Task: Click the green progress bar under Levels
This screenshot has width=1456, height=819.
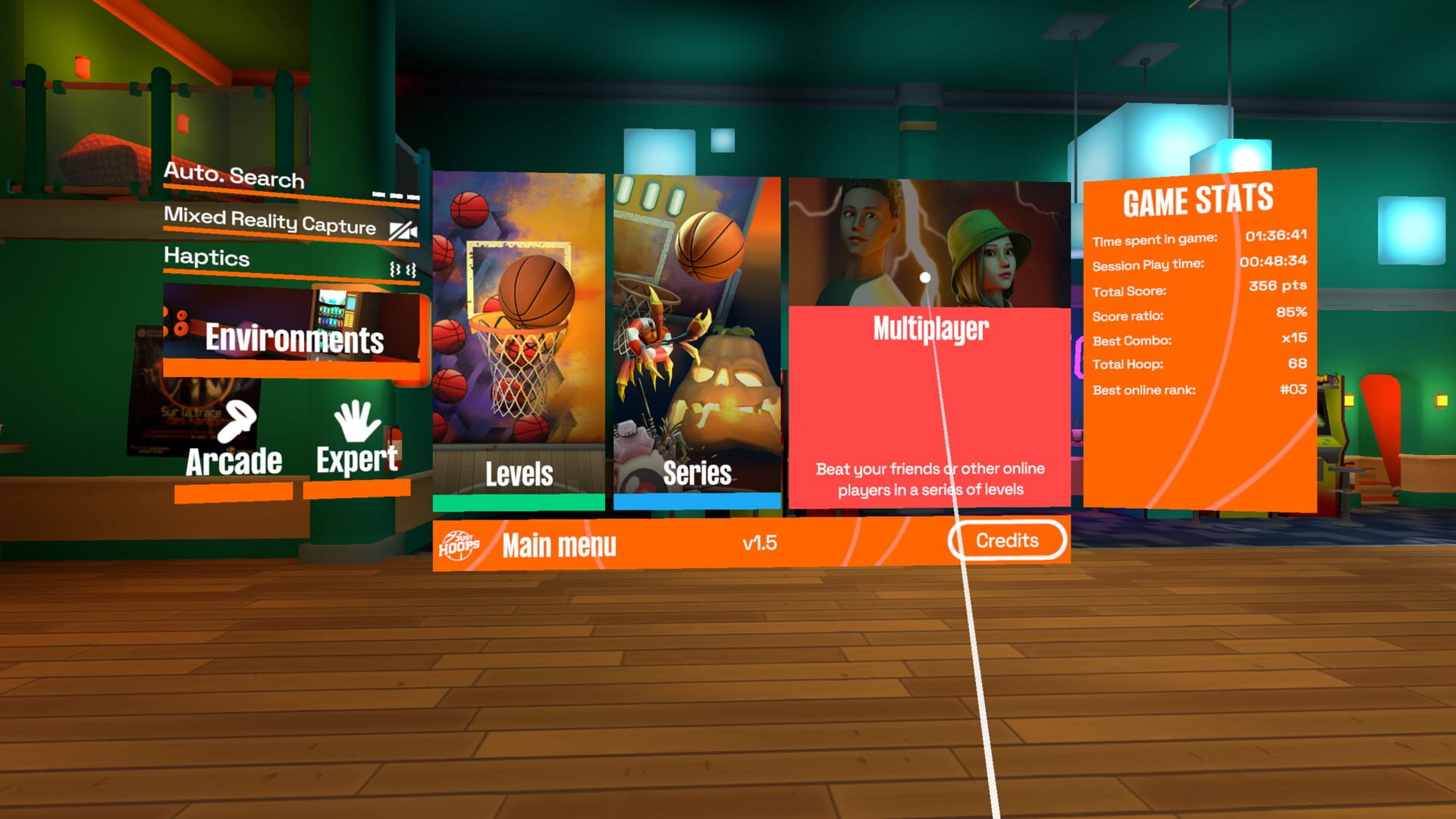Action: [x=517, y=500]
